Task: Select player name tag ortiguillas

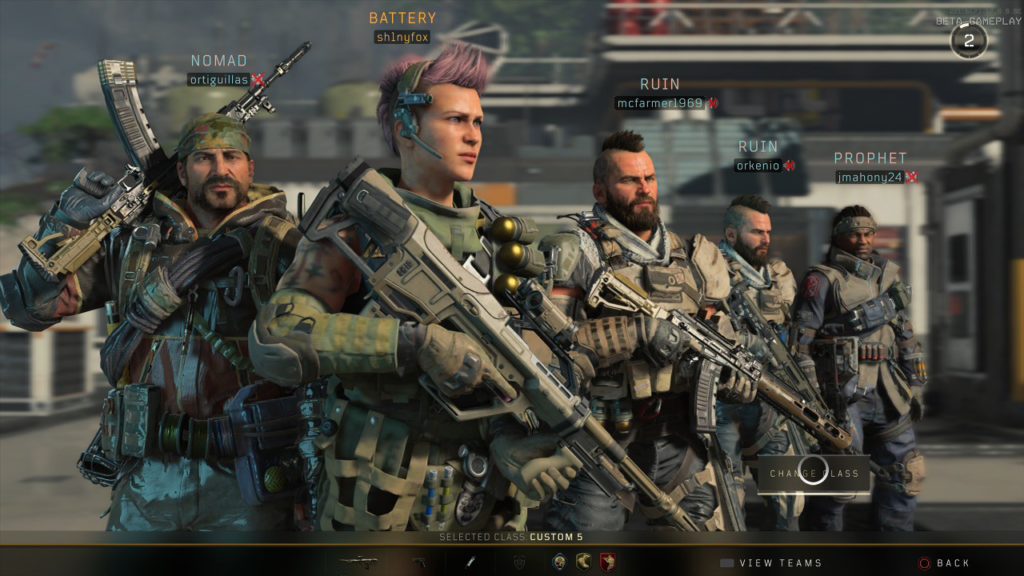Action: click(x=218, y=79)
